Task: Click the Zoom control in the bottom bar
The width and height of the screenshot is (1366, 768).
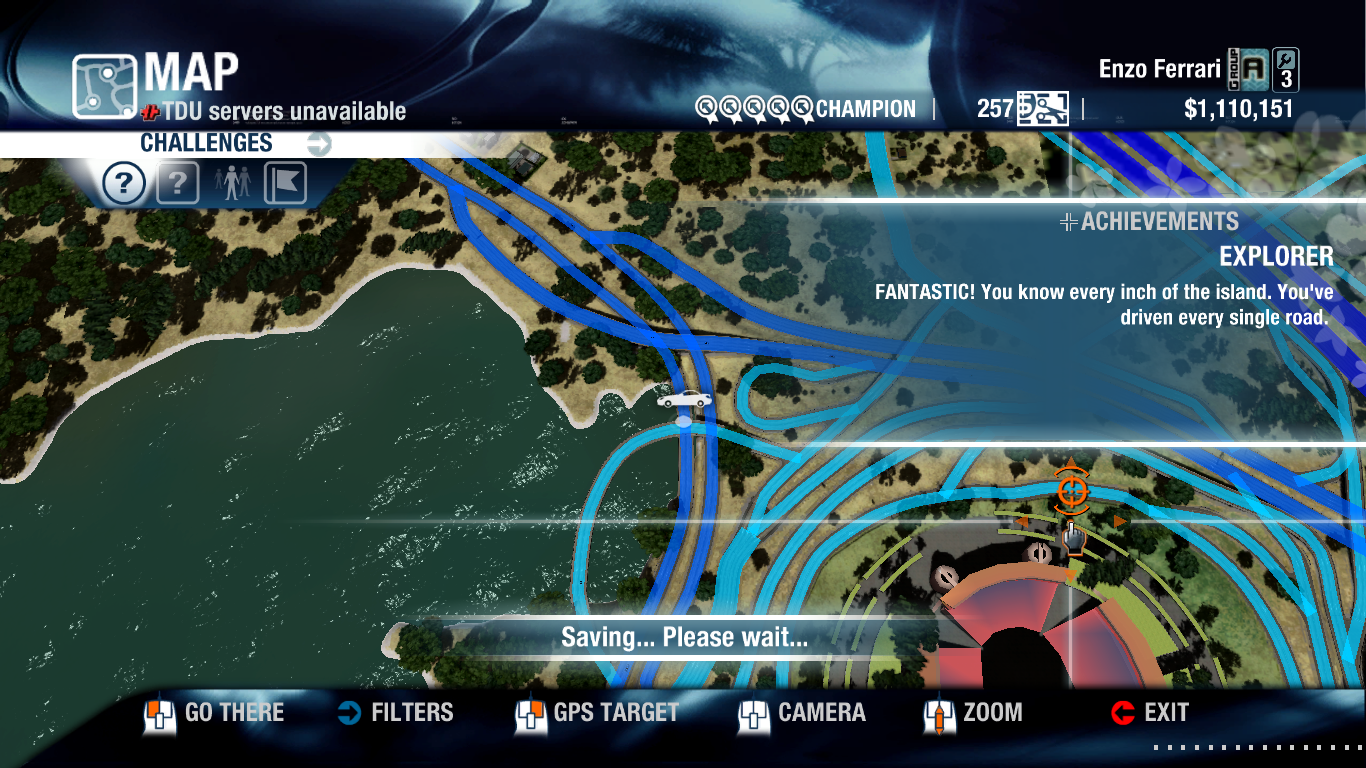Action: tap(974, 713)
